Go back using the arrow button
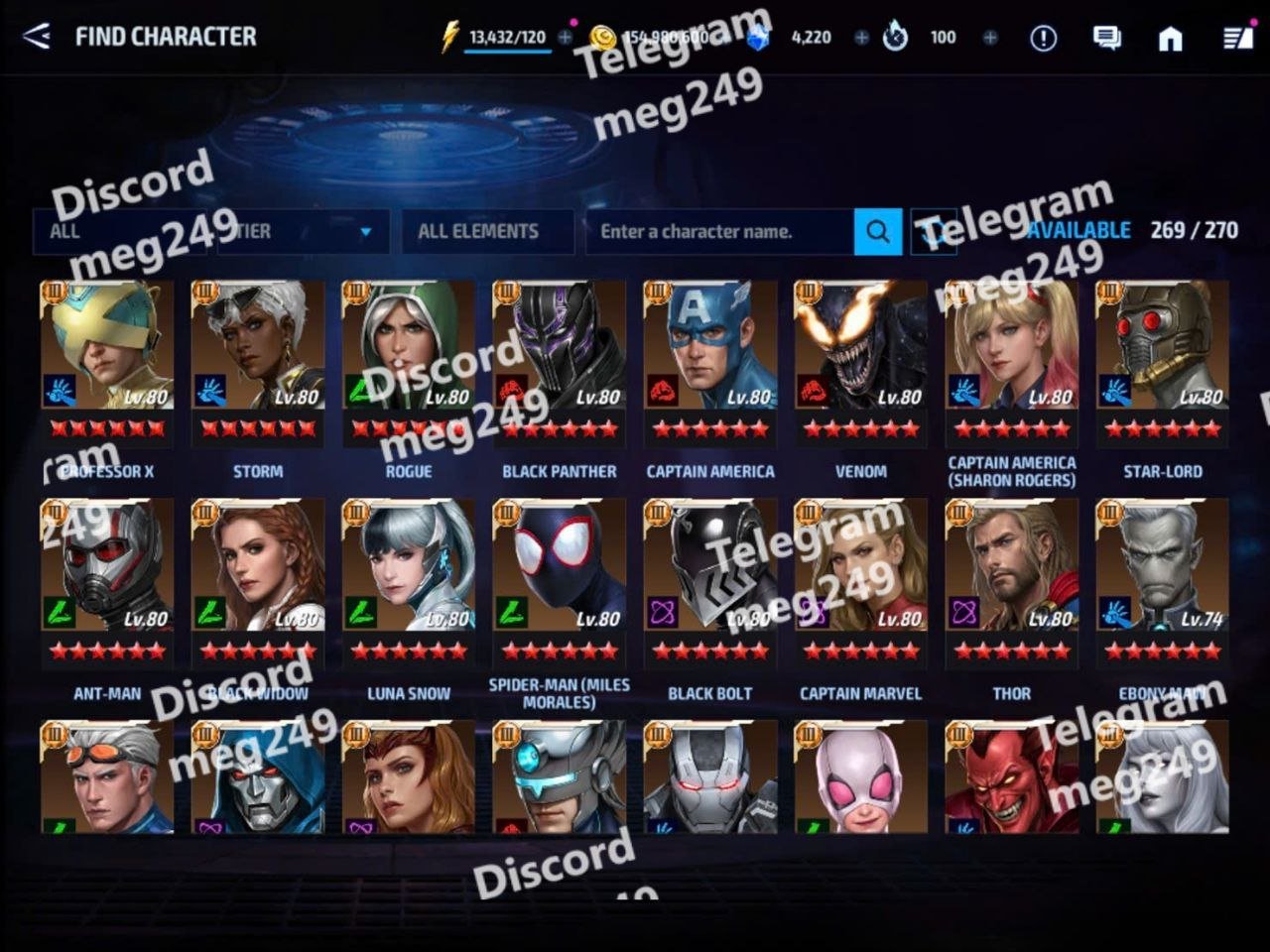This screenshot has height=952, width=1270. (x=37, y=37)
